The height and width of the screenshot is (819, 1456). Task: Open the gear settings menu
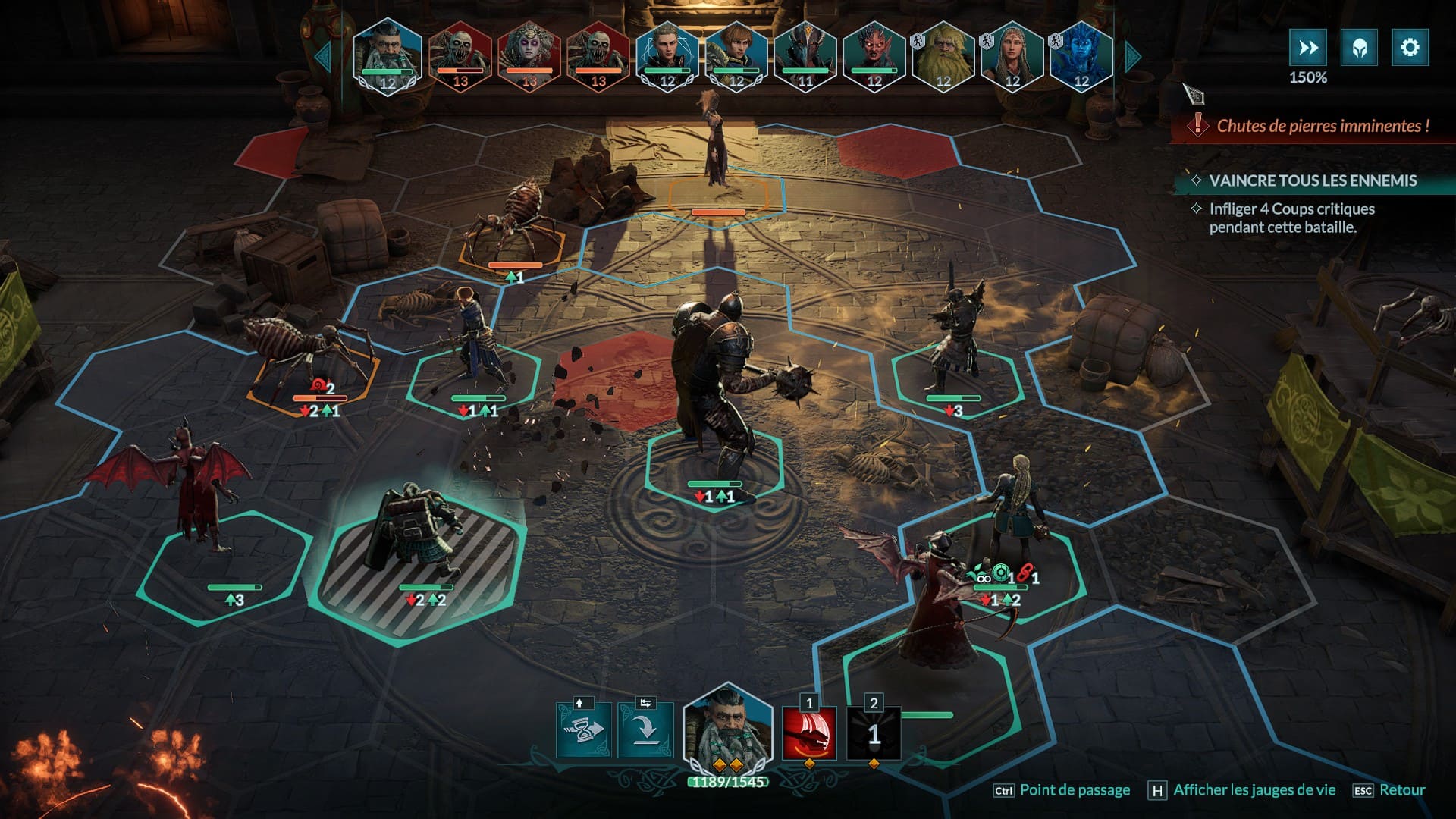point(1410,48)
